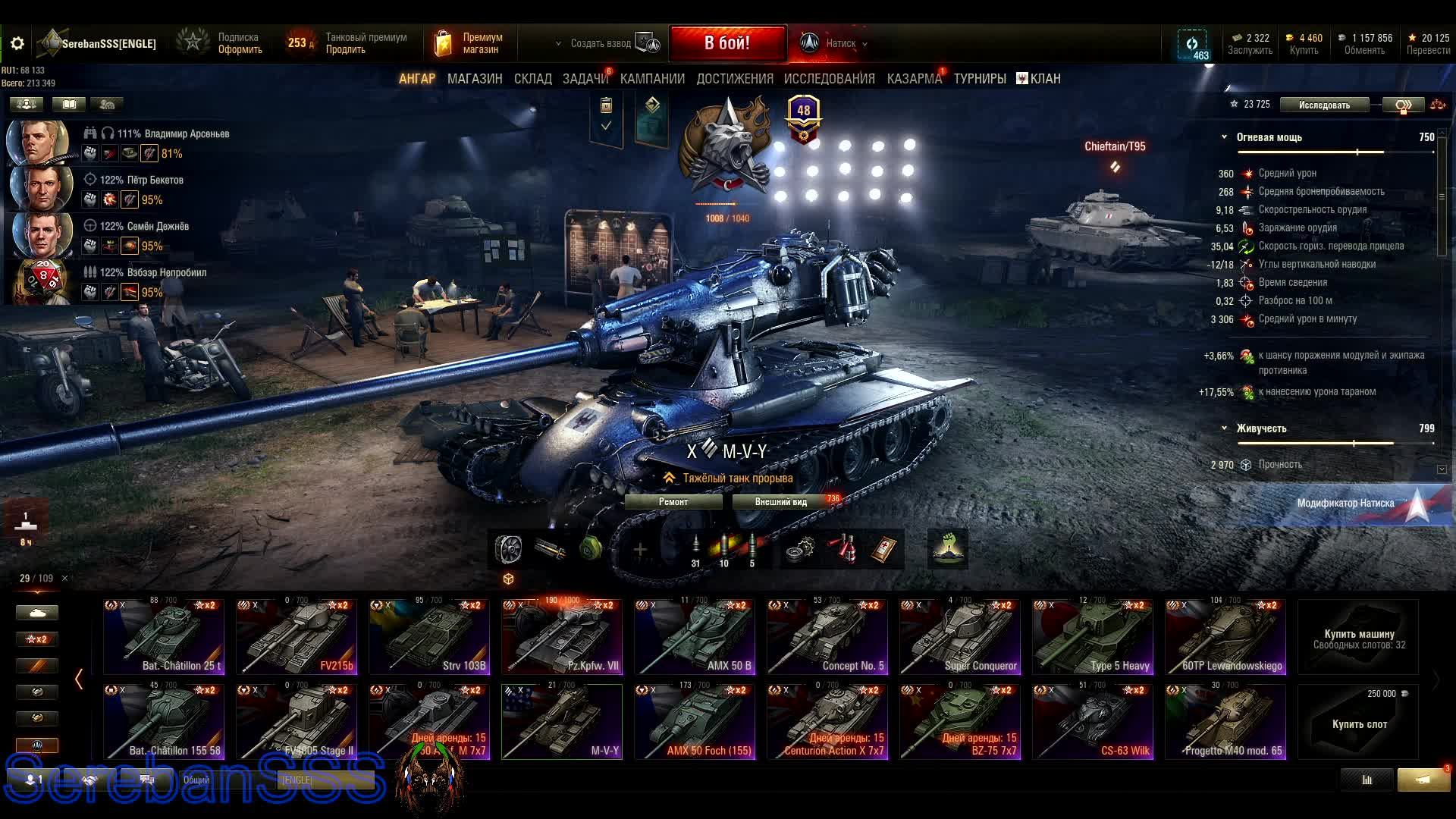Start battle with the red В бой! button
The height and width of the screenshot is (819, 1456).
pyautogui.click(x=726, y=43)
